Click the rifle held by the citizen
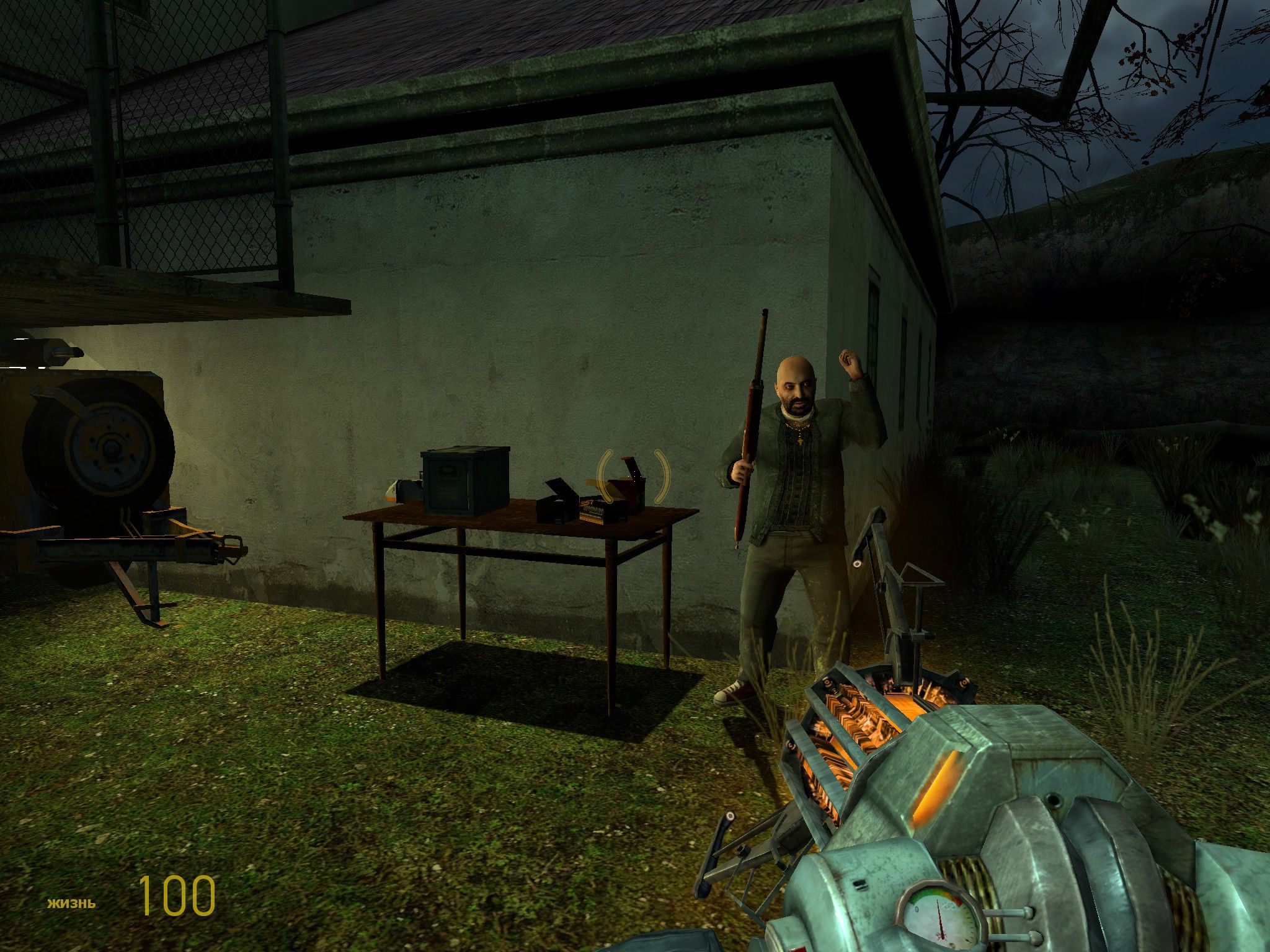This screenshot has width=1270, height=952. pos(755,434)
